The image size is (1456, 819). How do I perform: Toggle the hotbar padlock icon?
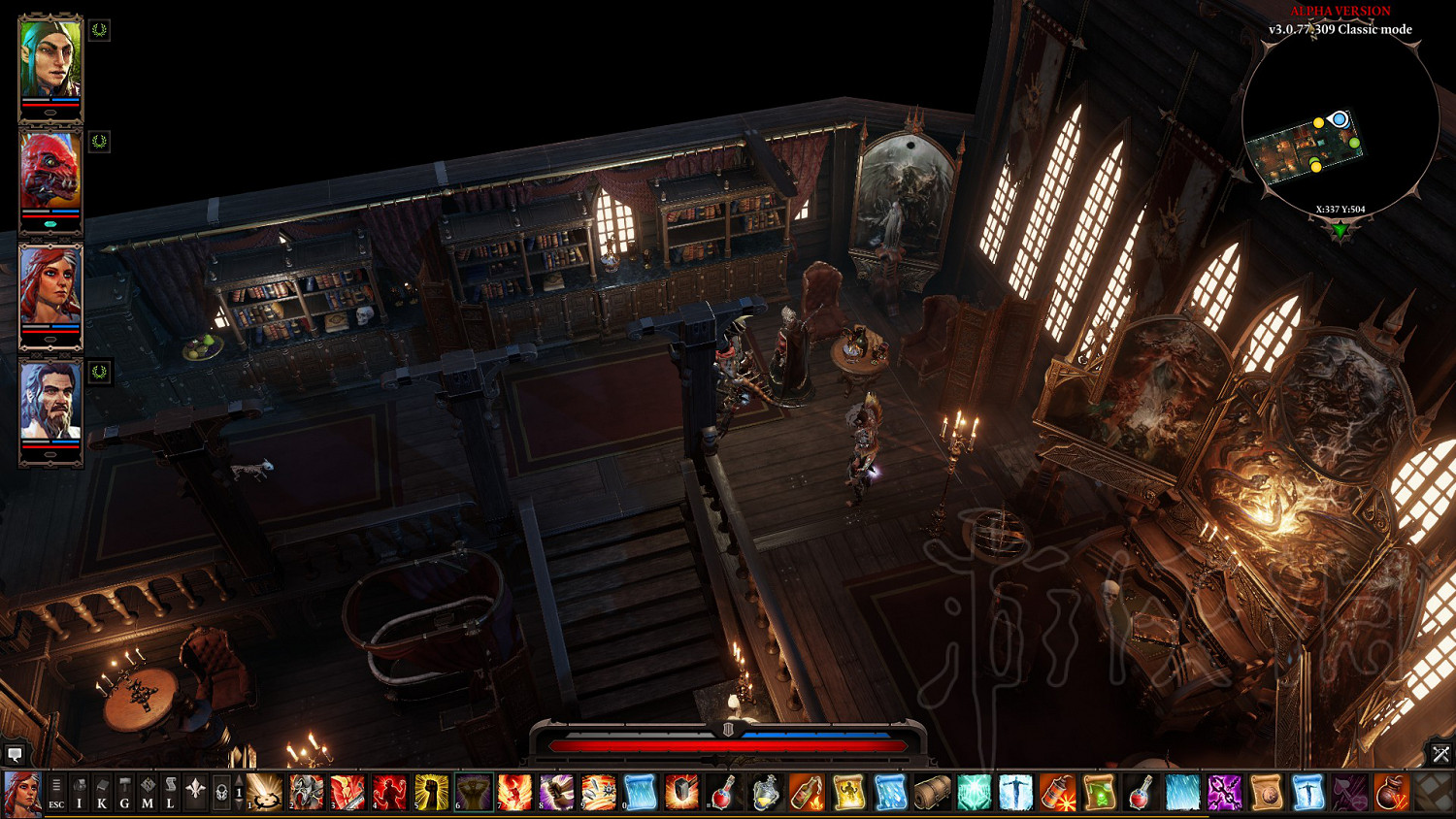pyautogui.click(x=221, y=793)
